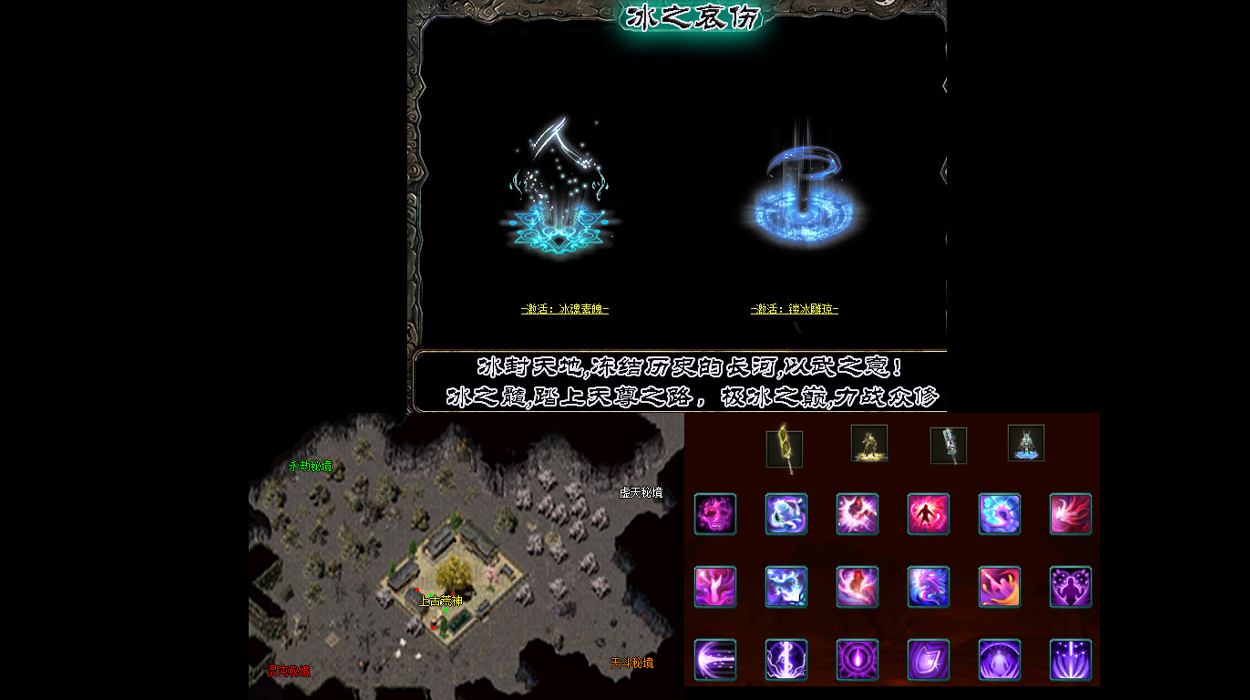This screenshot has width=1250, height=700.
Task: Click the 上古荒神 marker on map
Action: 441,601
